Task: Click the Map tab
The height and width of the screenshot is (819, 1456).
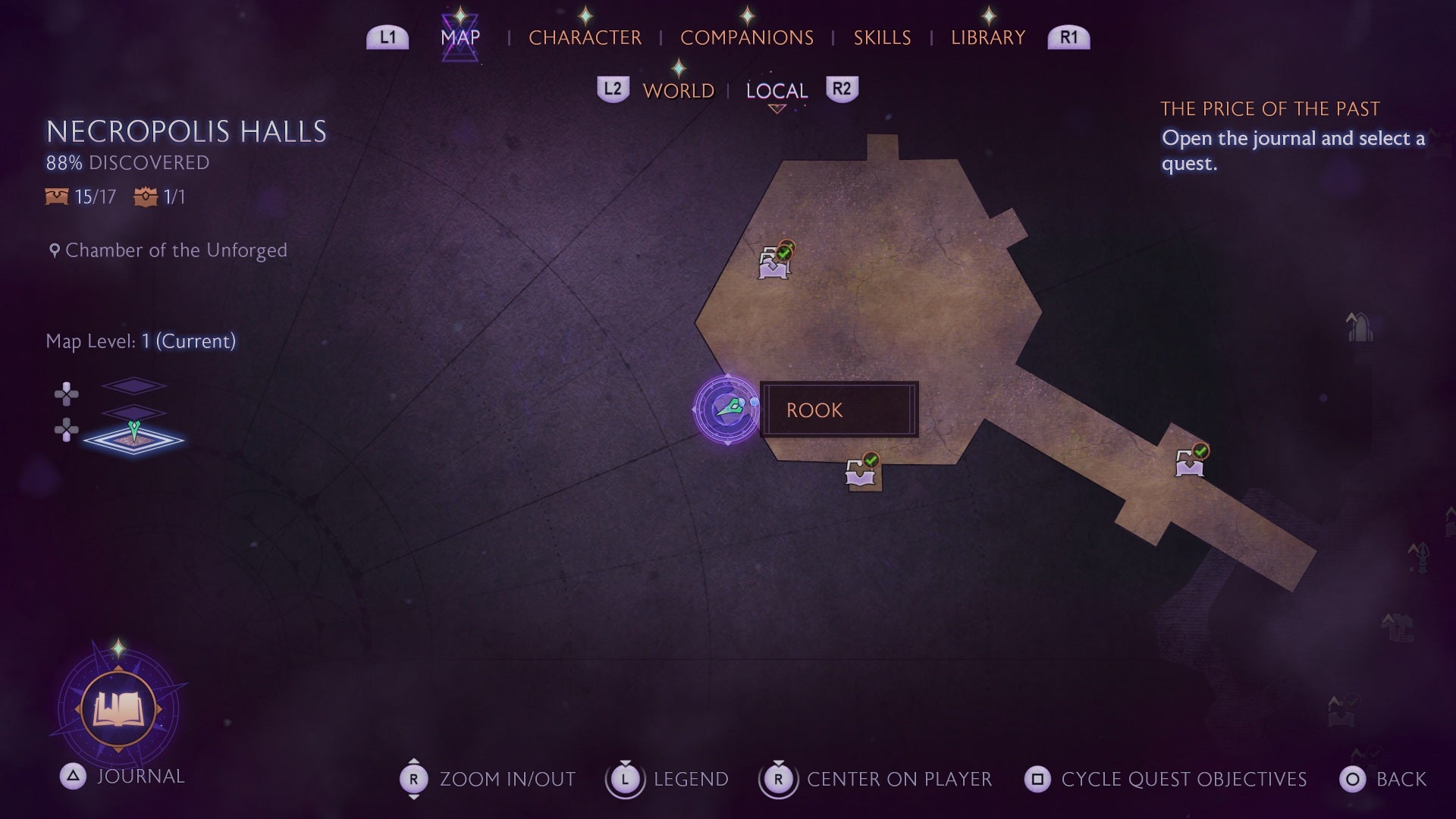Action: click(x=460, y=37)
